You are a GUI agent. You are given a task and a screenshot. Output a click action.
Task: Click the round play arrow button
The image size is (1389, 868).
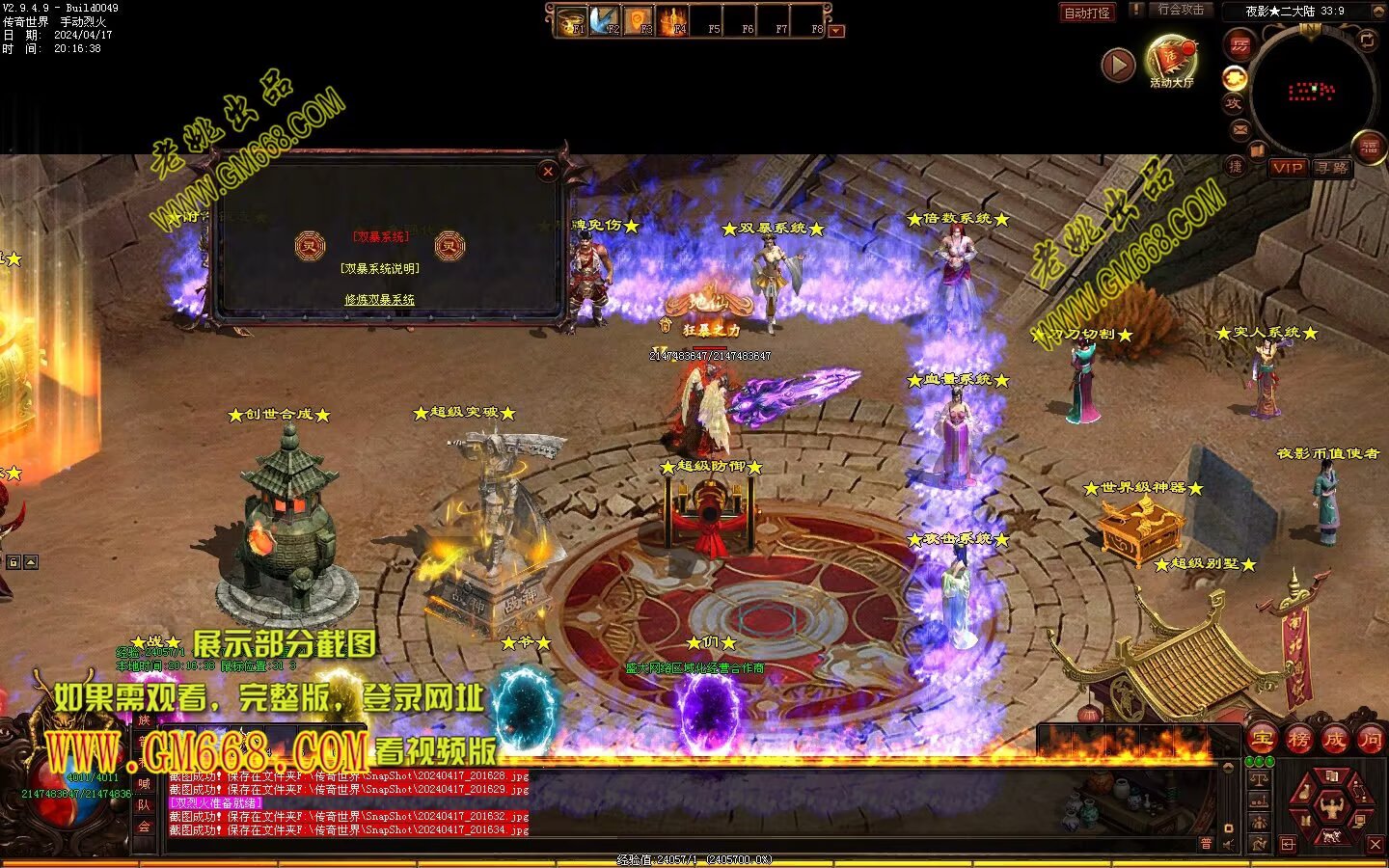pyautogui.click(x=1117, y=66)
